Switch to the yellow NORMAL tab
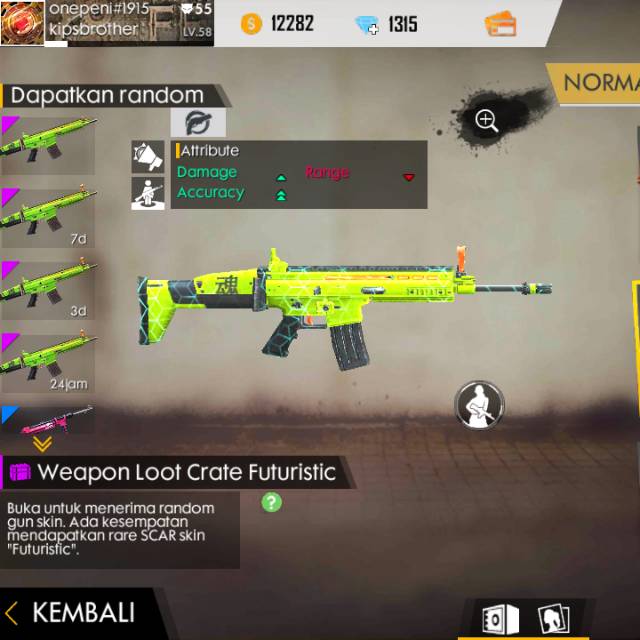This screenshot has width=640, height=640. (598, 84)
